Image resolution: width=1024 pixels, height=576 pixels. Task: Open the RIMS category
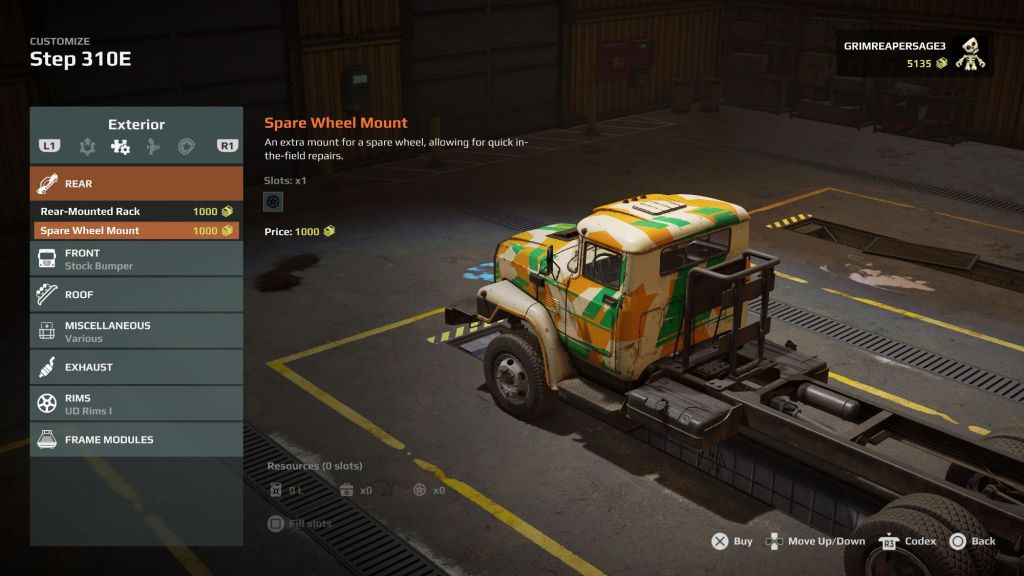(x=136, y=403)
